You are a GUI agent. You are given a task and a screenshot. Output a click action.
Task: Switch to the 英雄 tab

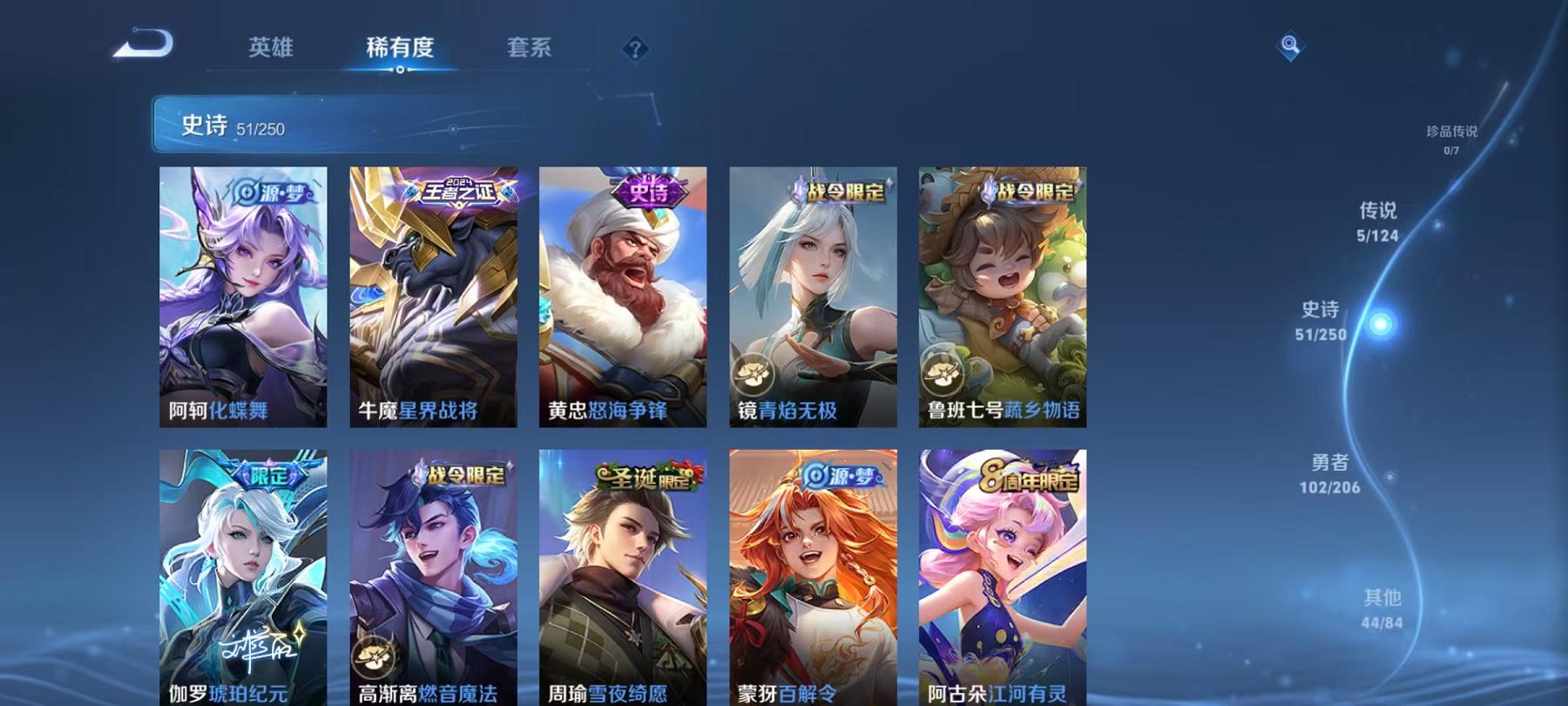(270, 50)
